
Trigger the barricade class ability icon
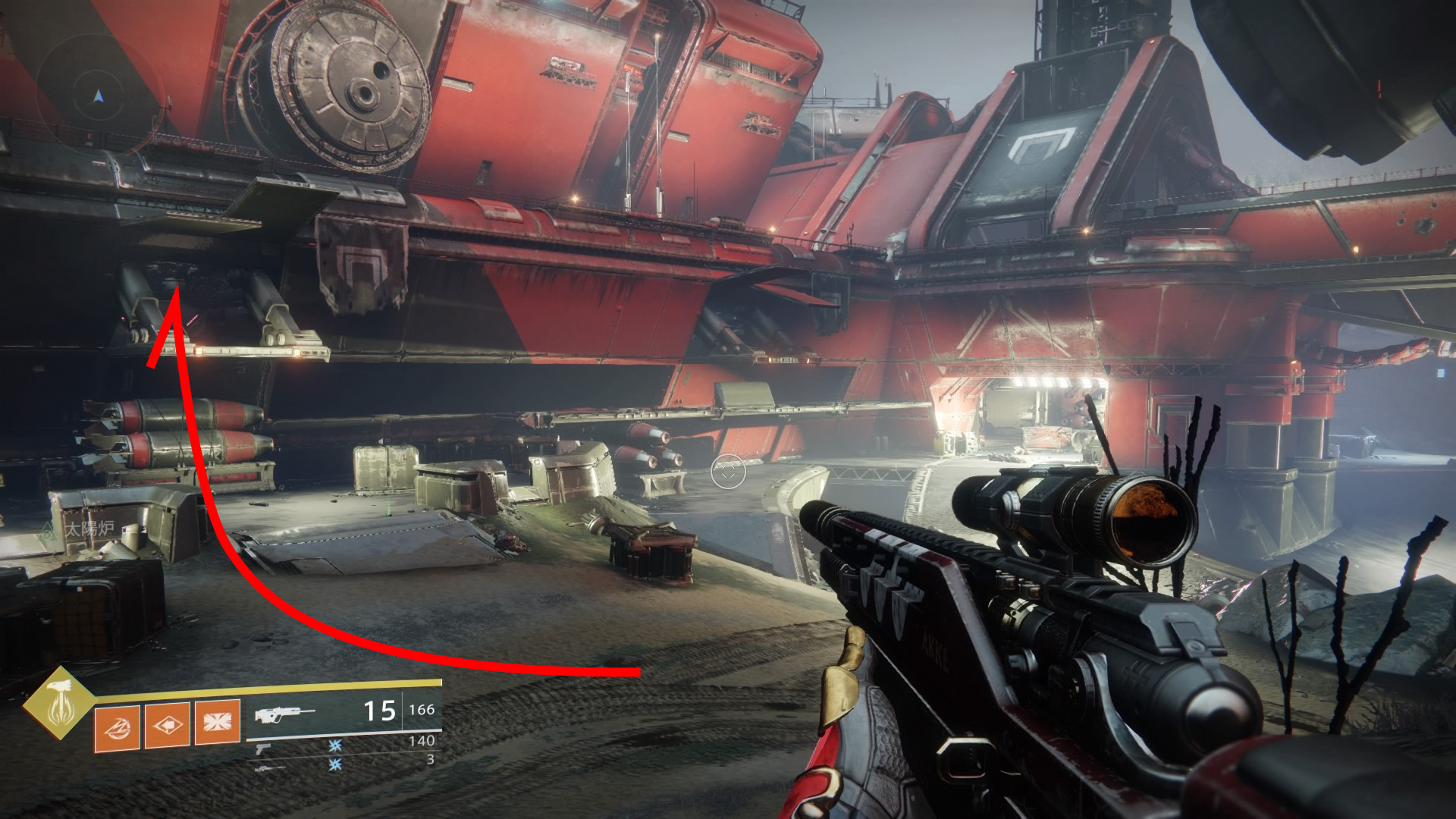218,721
